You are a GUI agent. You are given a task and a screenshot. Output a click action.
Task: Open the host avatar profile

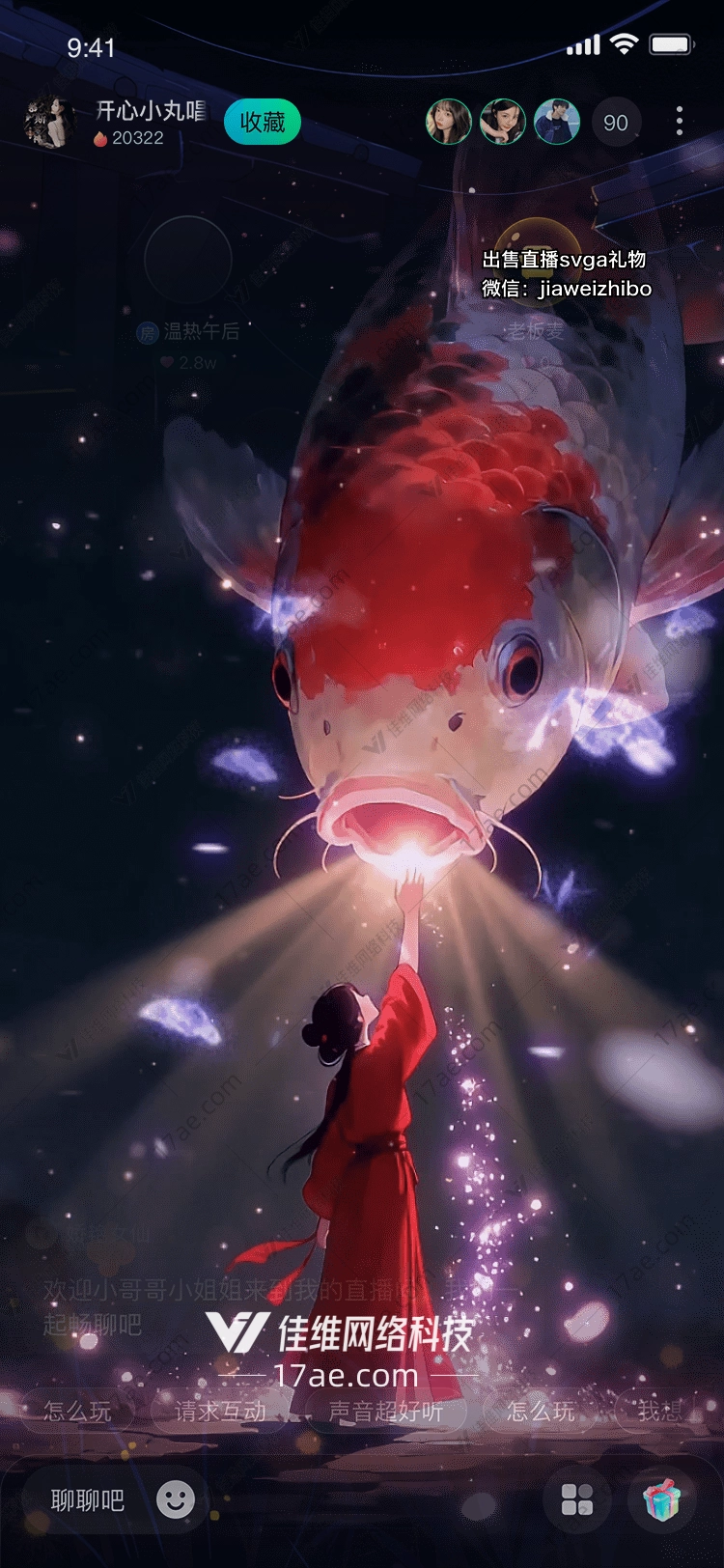click(x=49, y=123)
